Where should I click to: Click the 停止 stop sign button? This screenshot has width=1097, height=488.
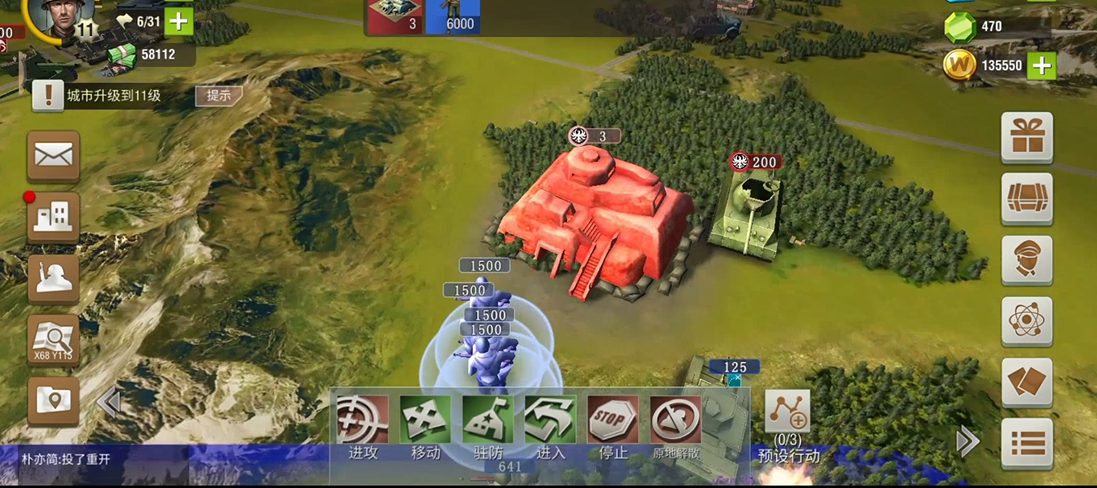(x=613, y=421)
